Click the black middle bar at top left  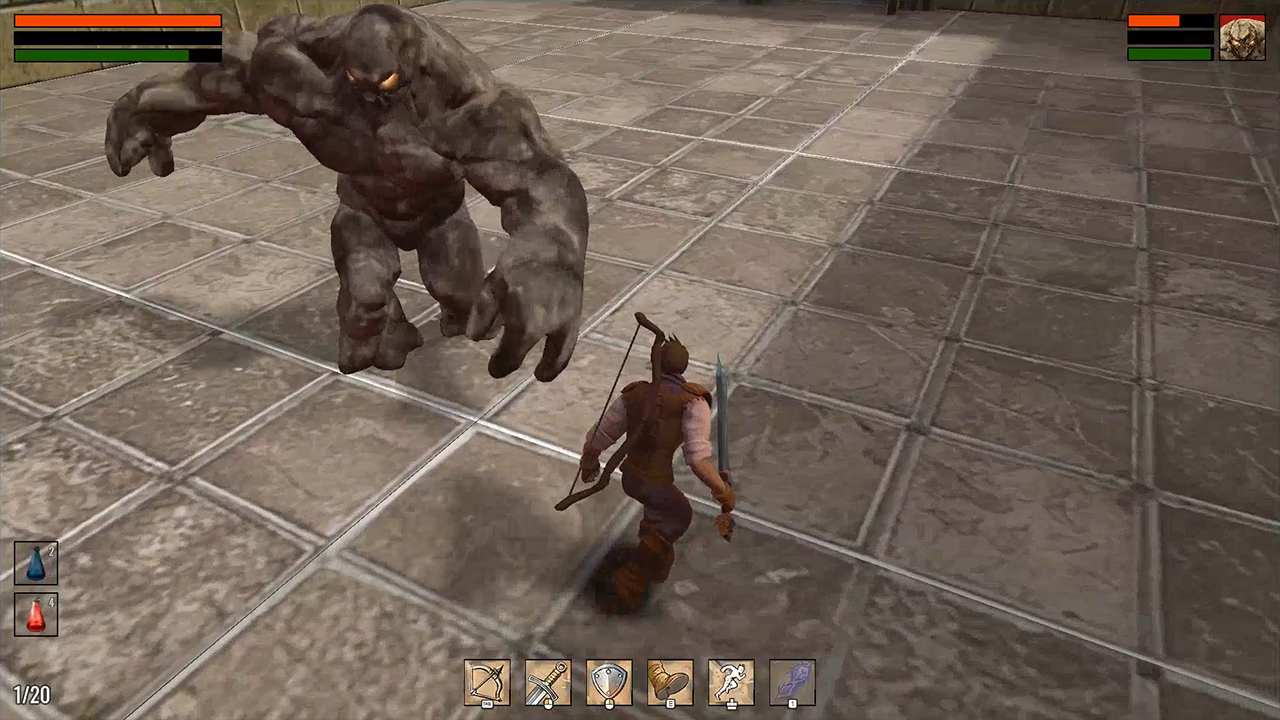(x=117, y=38)
